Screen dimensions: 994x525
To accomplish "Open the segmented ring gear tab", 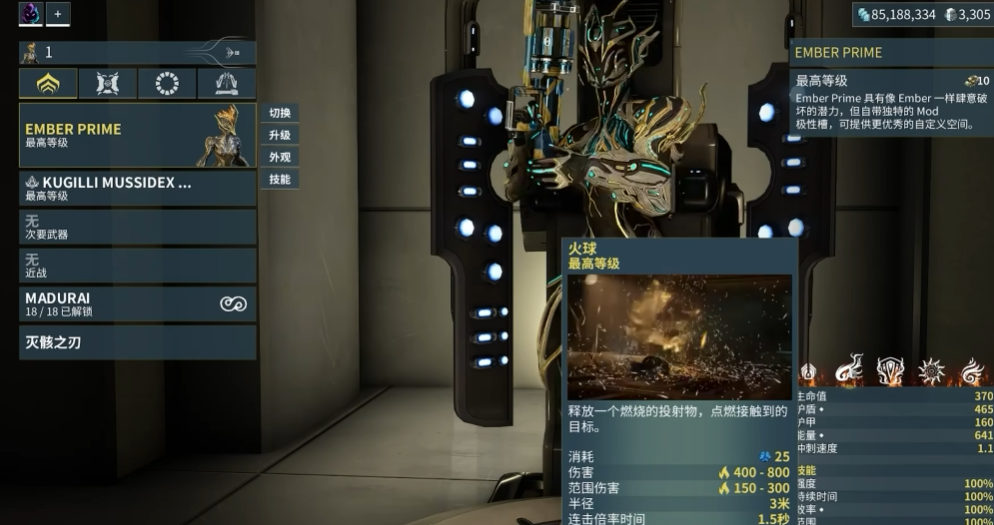I will (167, 84).
